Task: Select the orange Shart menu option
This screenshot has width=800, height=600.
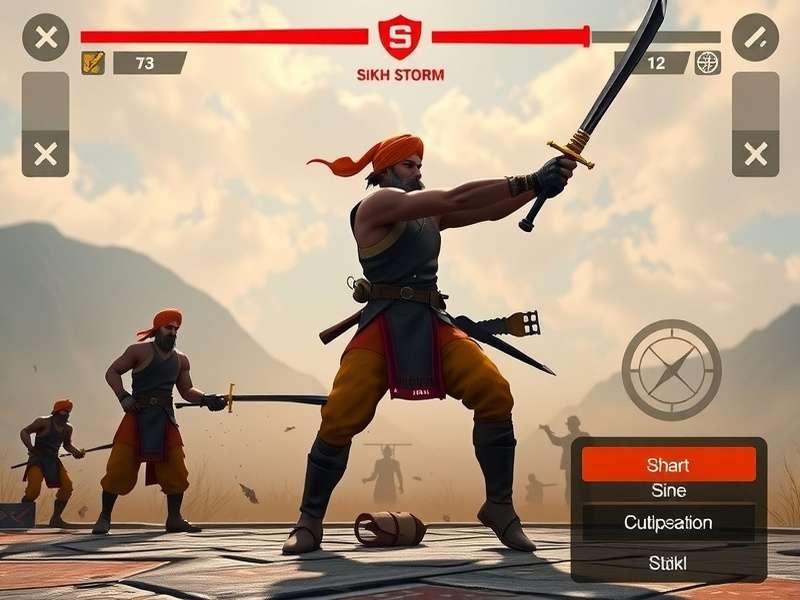Action: click(x=668, y=464)
